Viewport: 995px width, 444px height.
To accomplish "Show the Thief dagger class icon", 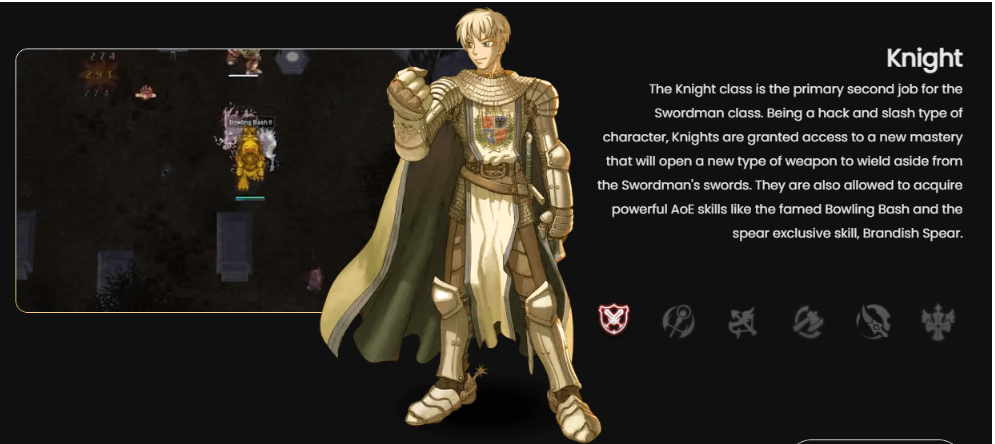I will coord(872,321).
